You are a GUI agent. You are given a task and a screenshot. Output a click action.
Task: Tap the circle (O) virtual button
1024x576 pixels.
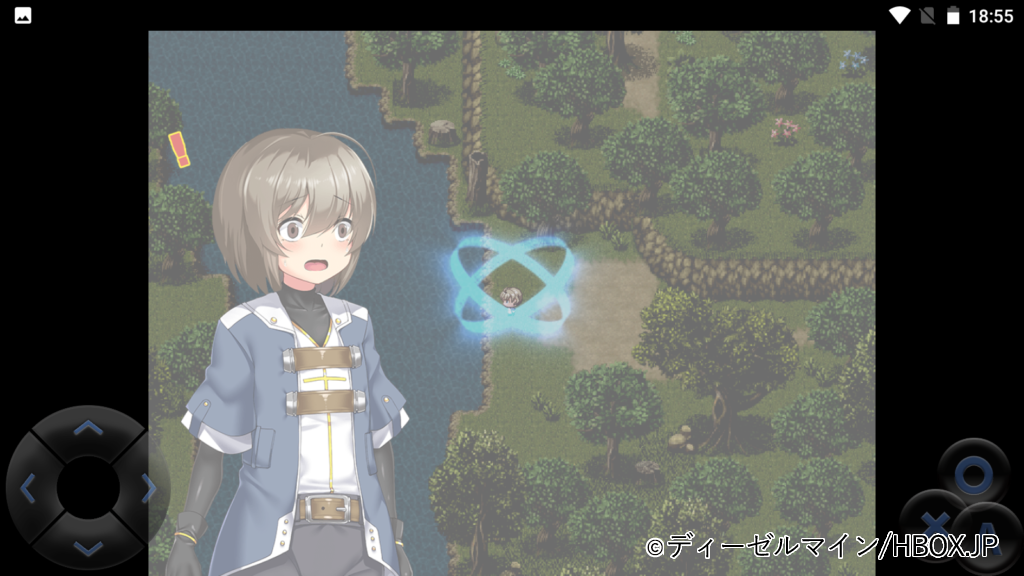[973, 474]
